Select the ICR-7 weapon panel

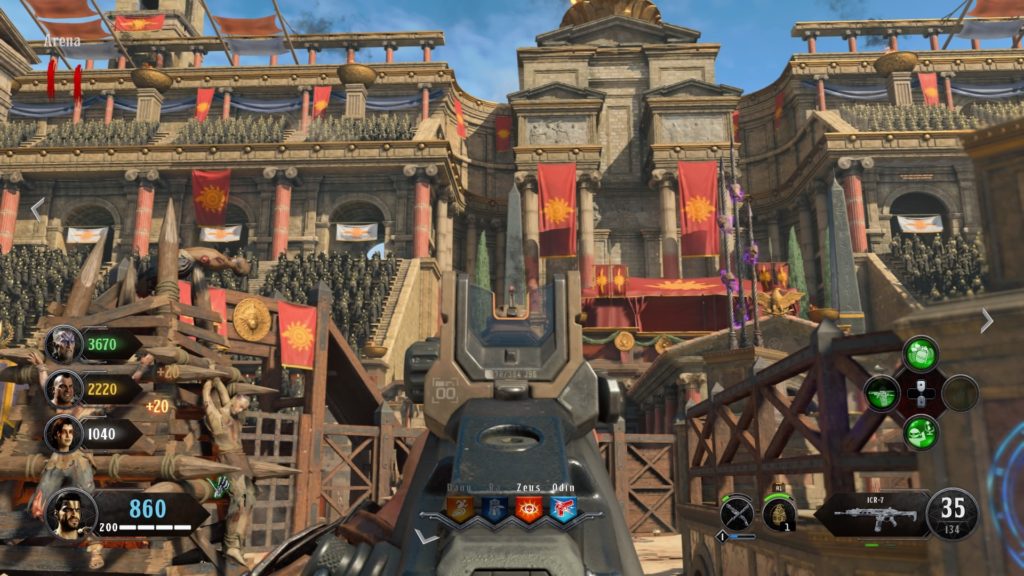point(867,513)
